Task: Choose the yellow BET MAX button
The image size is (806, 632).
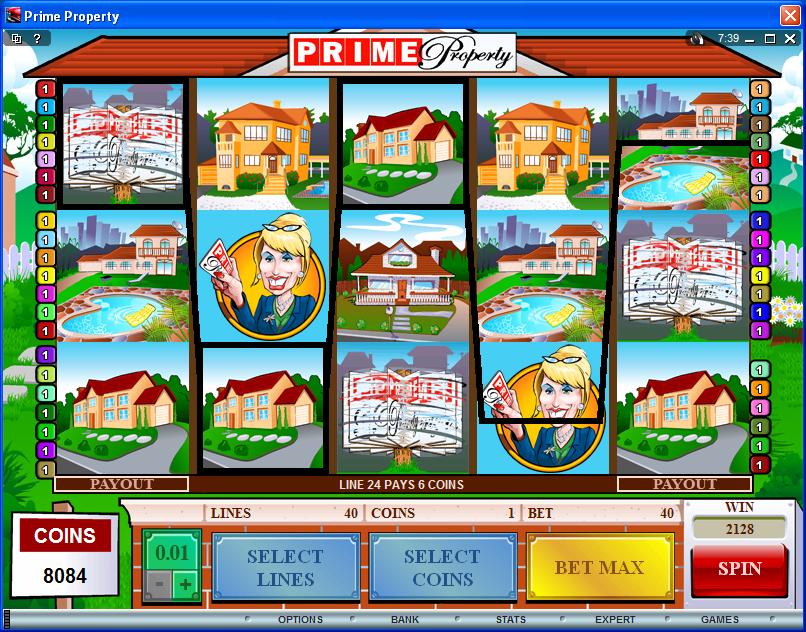Action: coord(600,568)
